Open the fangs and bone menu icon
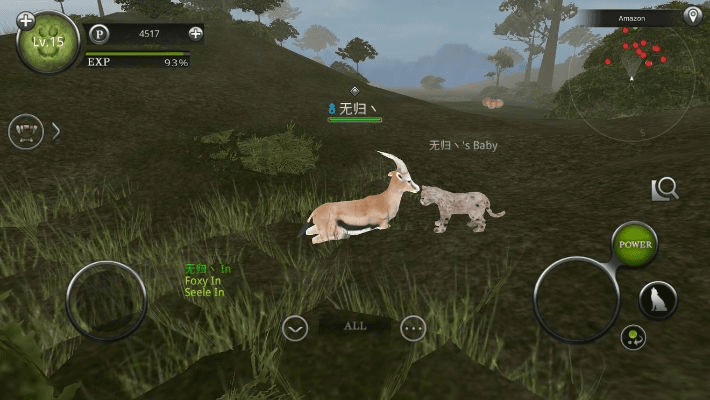 click(26, 131)
